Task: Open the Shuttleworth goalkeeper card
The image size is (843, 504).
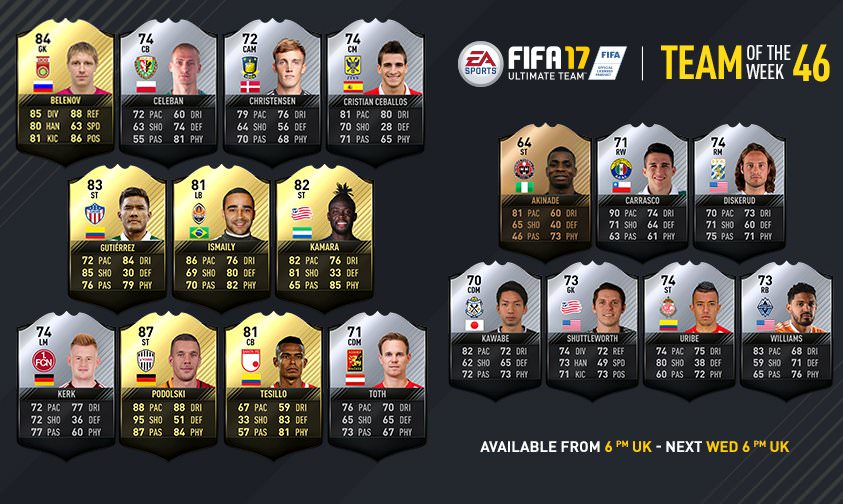Action: pyautogui.click(x=592, y=328)
